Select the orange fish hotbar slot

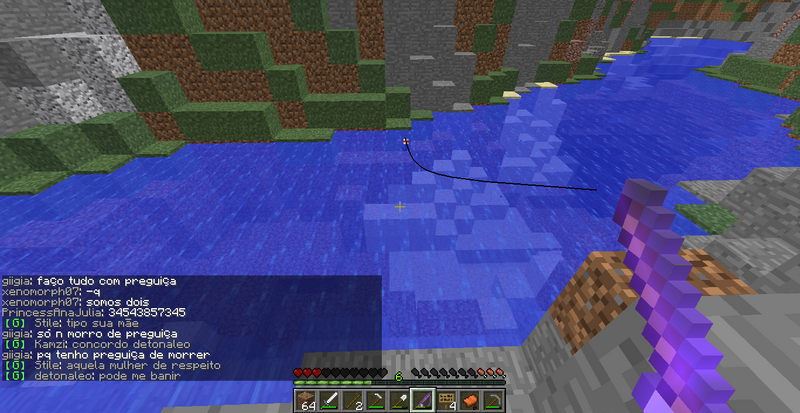pos(470,400)
